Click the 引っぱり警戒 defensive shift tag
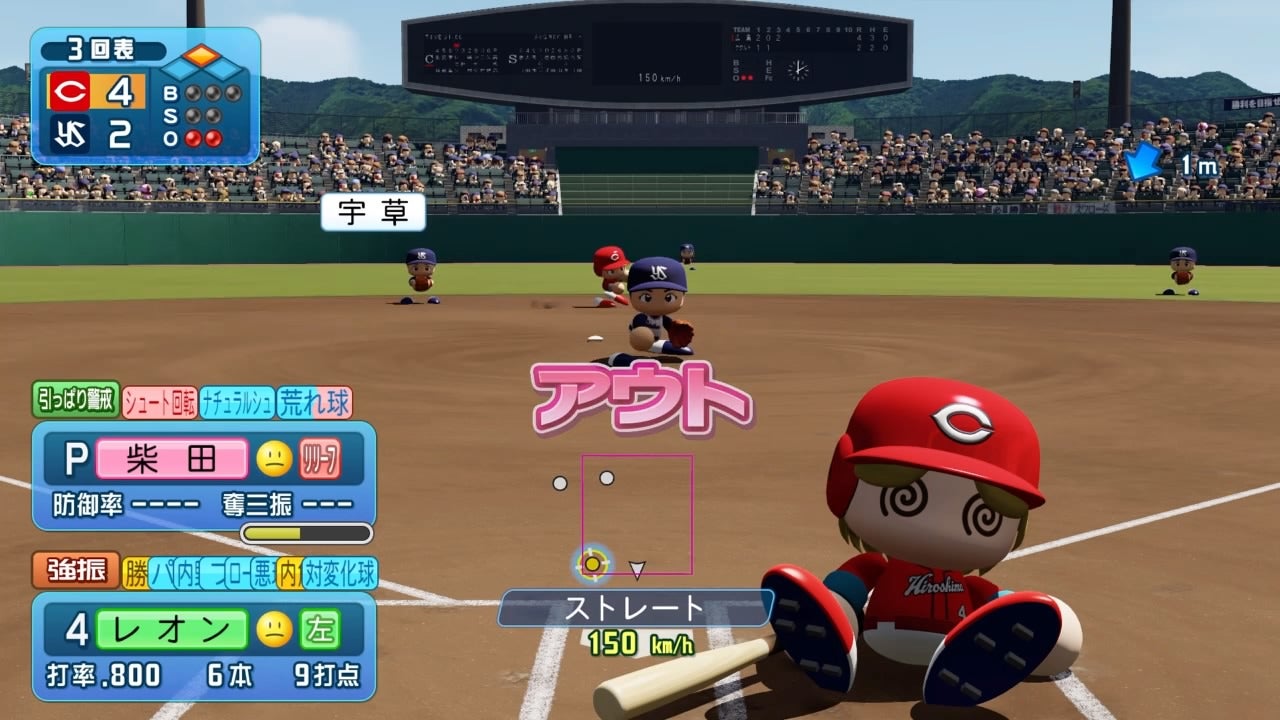1280x720 pixels. click(76, 401)
